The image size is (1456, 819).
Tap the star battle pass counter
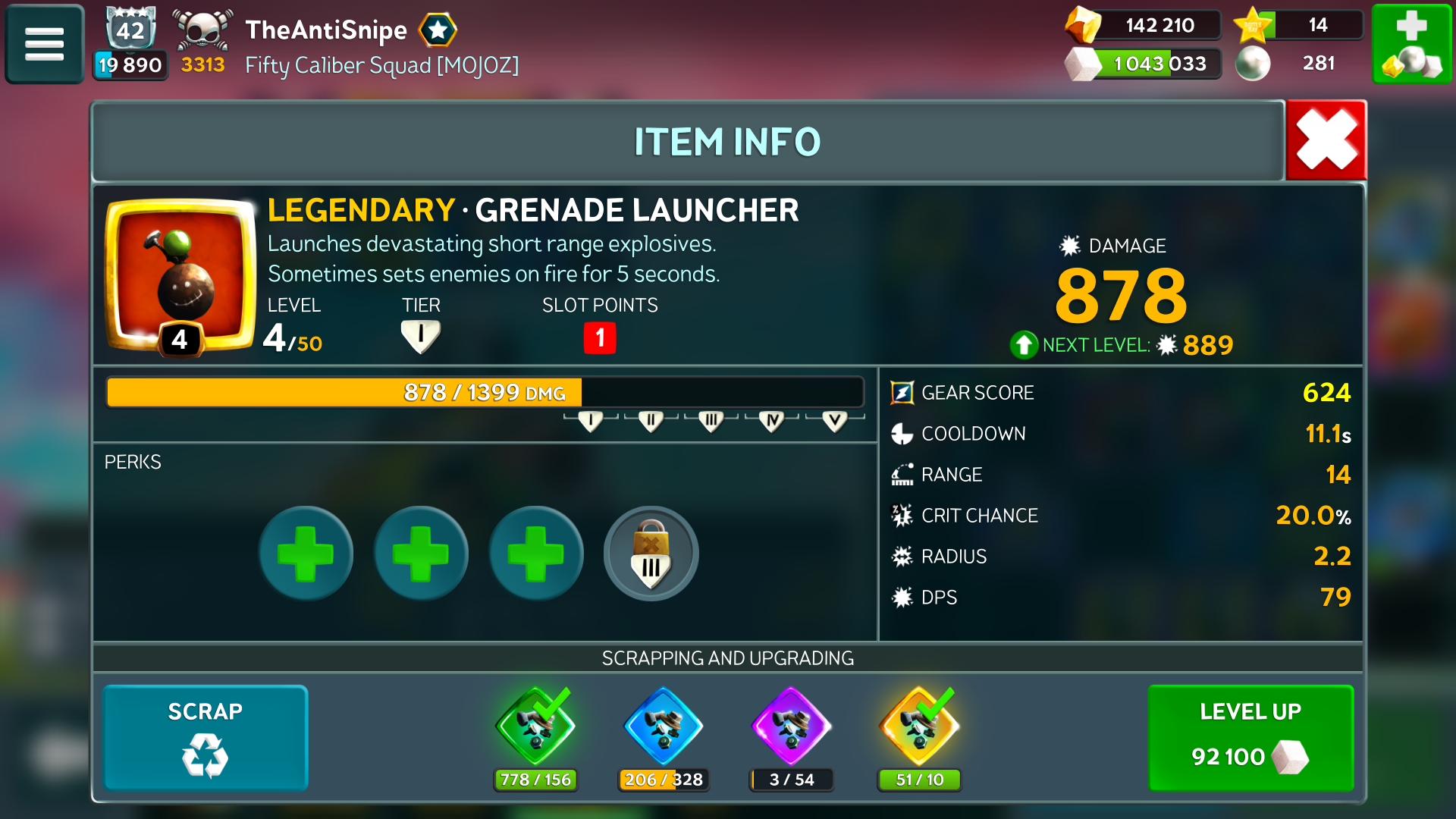(x=1298, y=25)
